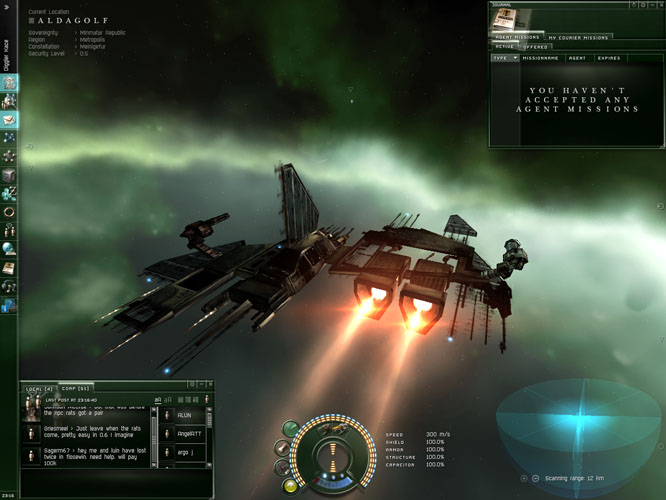Close the chat window

pyautogui.click(x=207, y=384)
